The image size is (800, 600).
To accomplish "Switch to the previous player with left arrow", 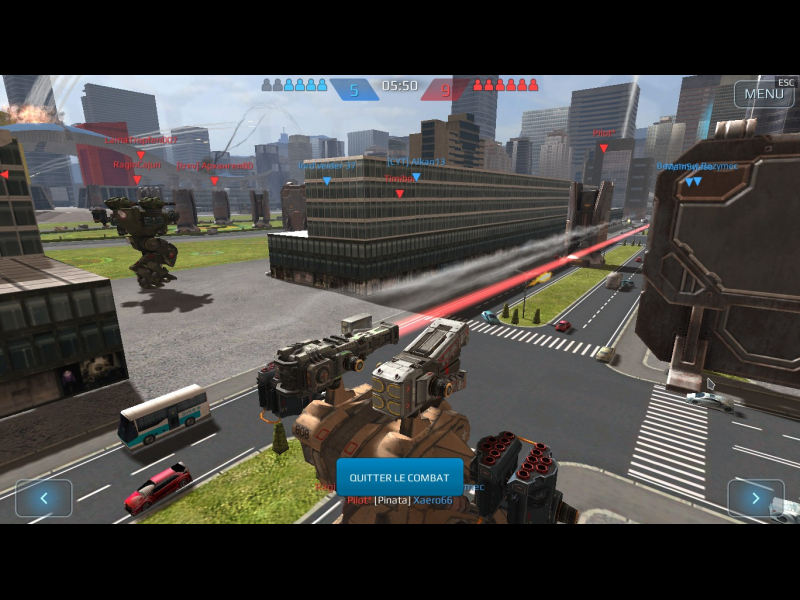I will click(x=43, y=498).
